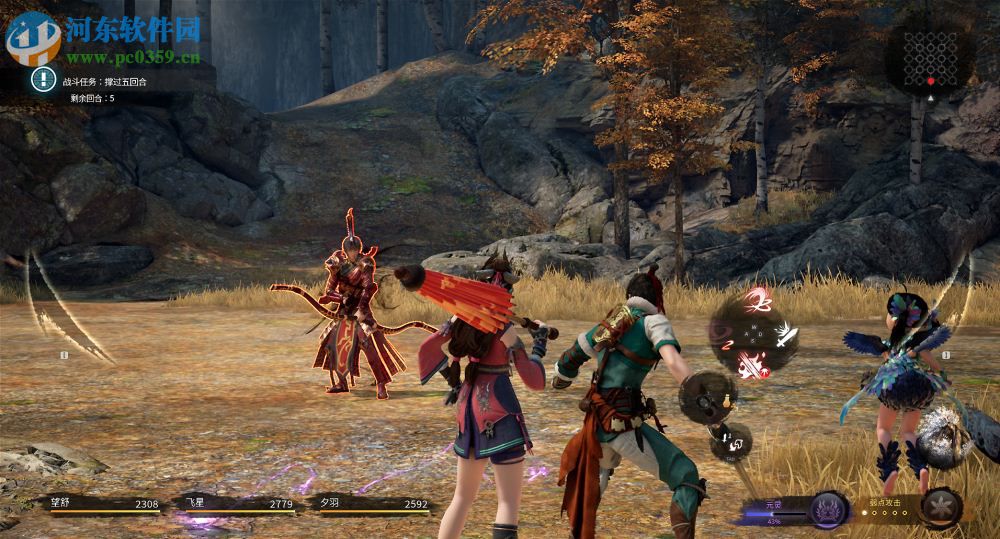This screenshot has width=1000, height=539.
Task: Trigger the 弱点攻击 weak point attack button
Action: 941,507
